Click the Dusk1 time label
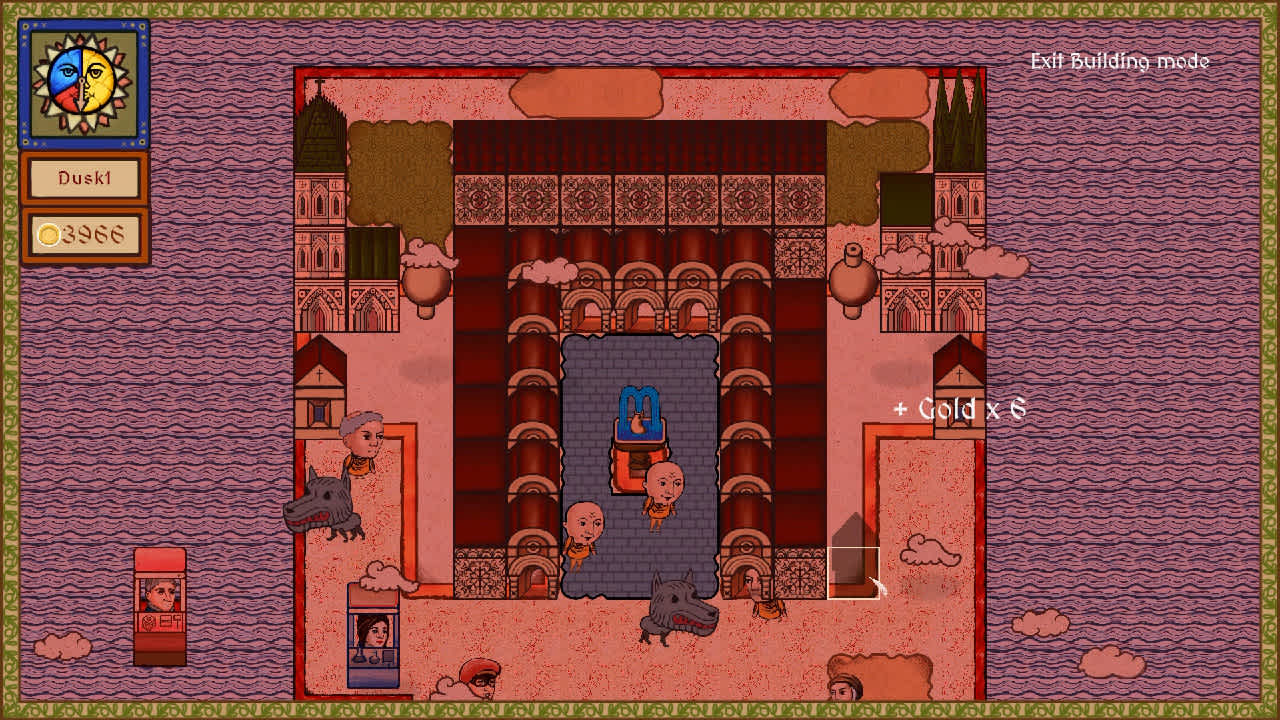This screenshot has width=1280, height=720. click(84, 179)
